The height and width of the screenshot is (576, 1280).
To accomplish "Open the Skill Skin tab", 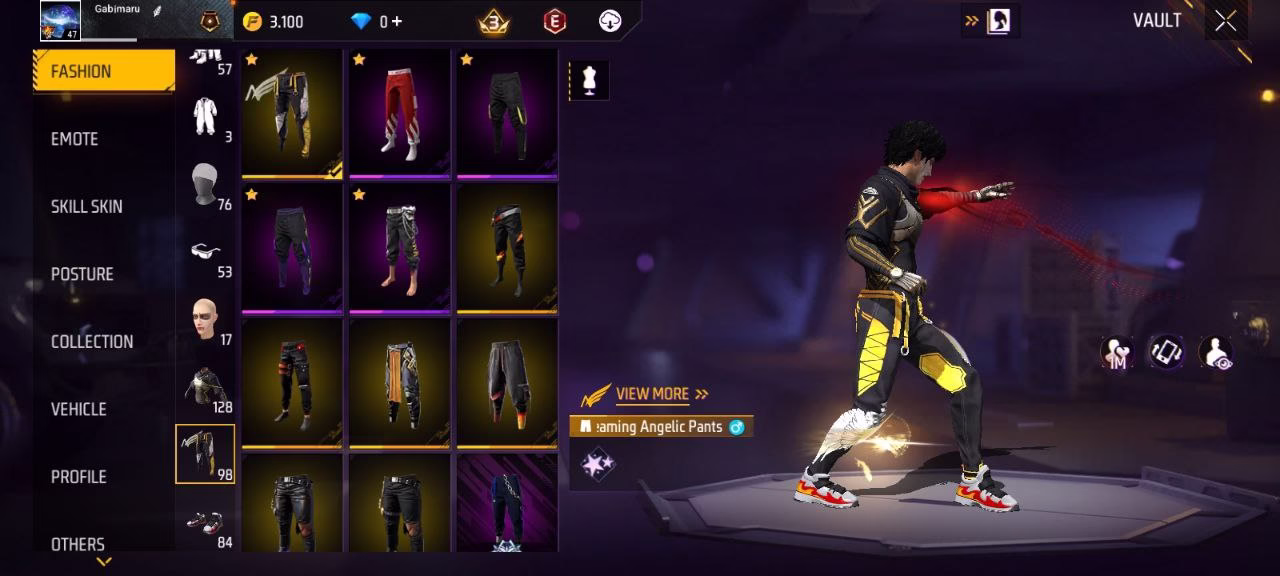I will coord(87,207).
